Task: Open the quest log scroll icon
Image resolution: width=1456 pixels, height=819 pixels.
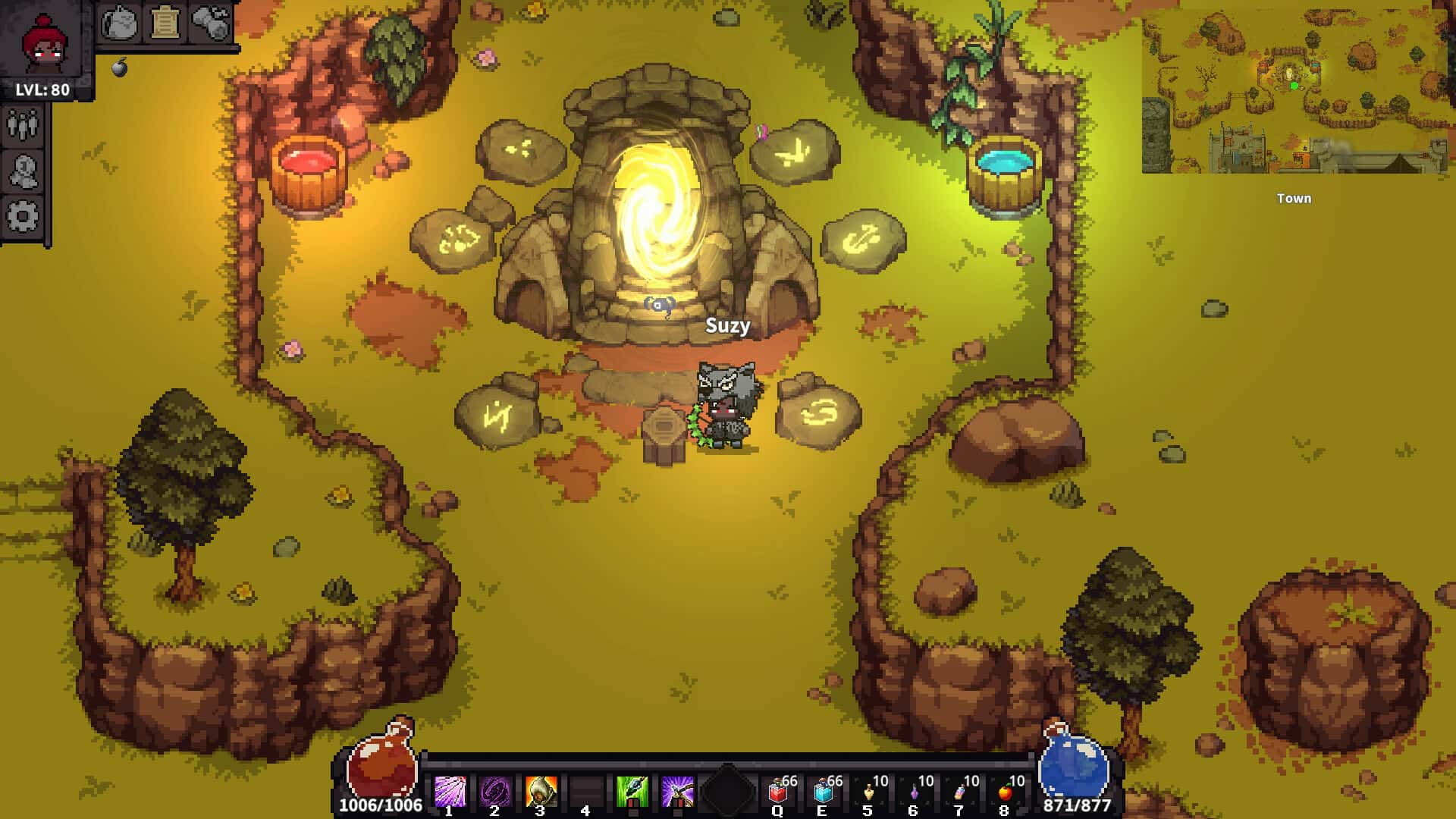Action: pos(167,23)
